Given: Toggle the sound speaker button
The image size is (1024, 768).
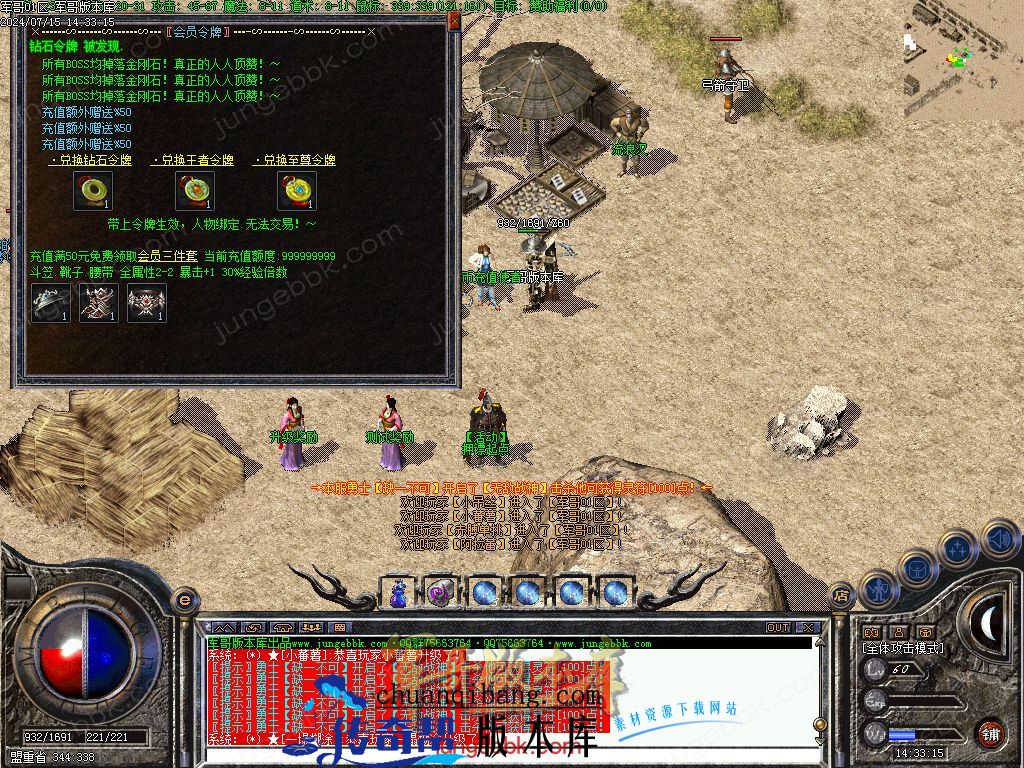Looking at the screenshot, I should [x=999, y=540].
